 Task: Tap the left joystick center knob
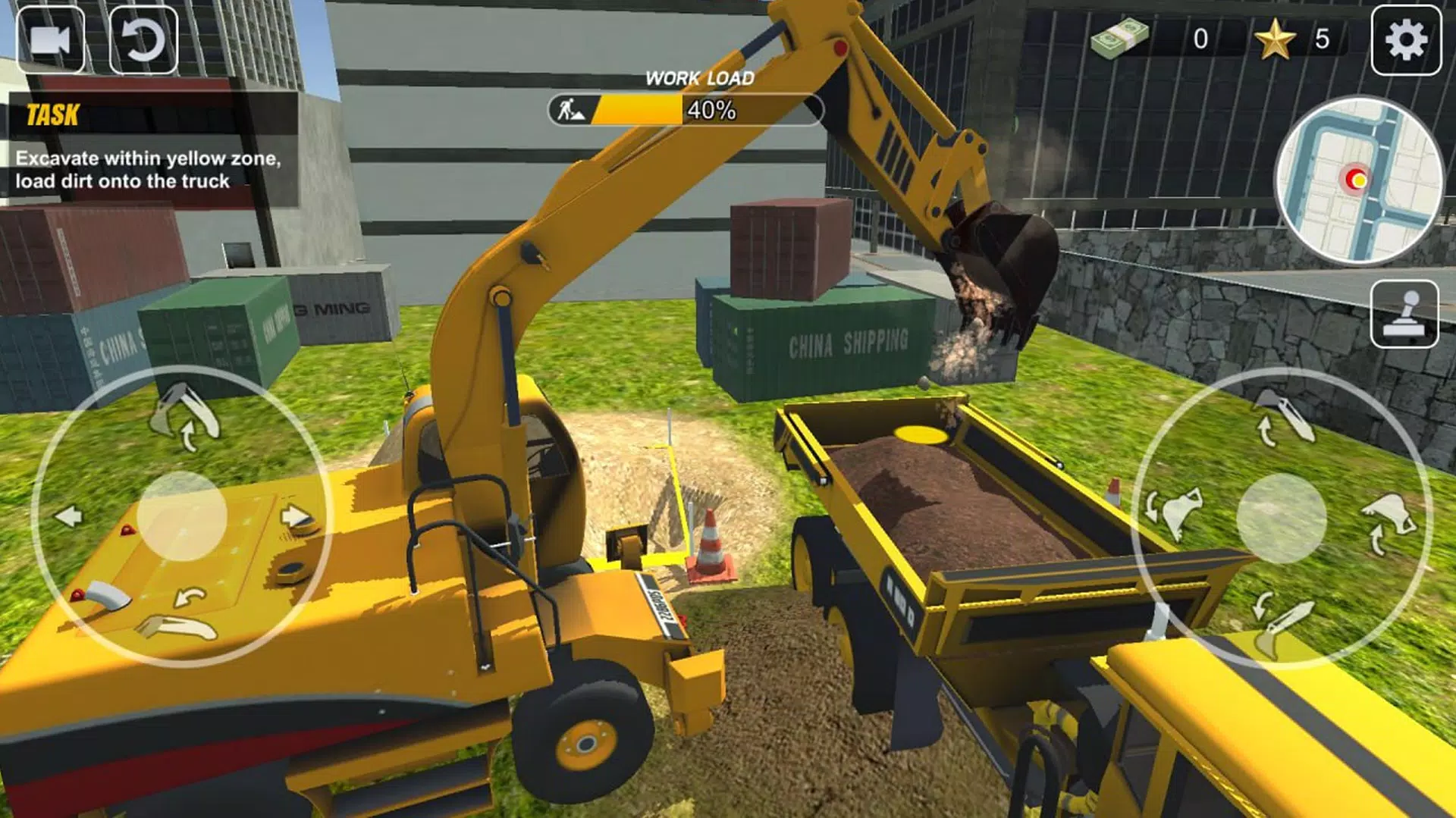182,516
